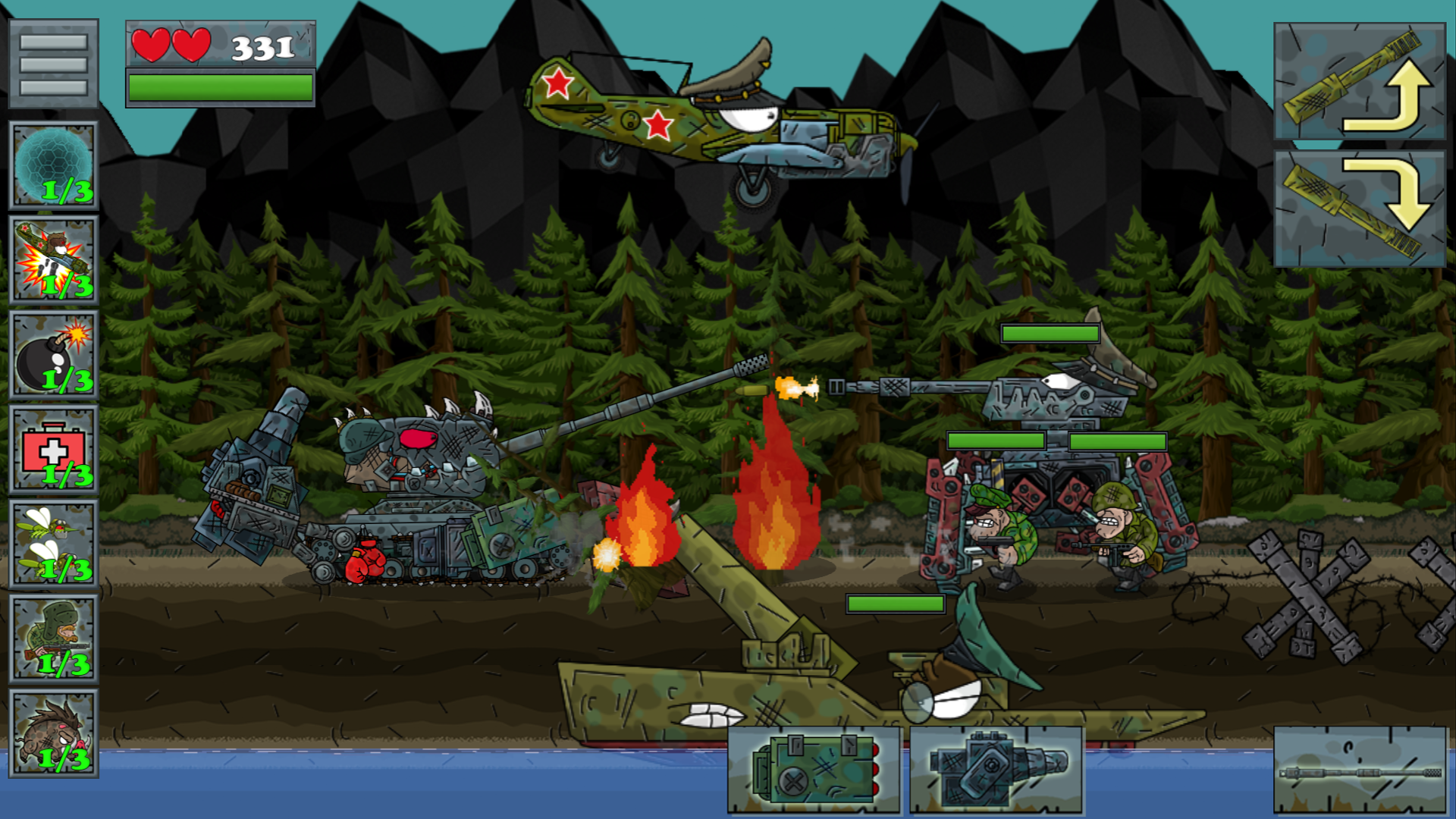Release the mosquito swarm ability
Screen dimensions: 1456x819
53,542
